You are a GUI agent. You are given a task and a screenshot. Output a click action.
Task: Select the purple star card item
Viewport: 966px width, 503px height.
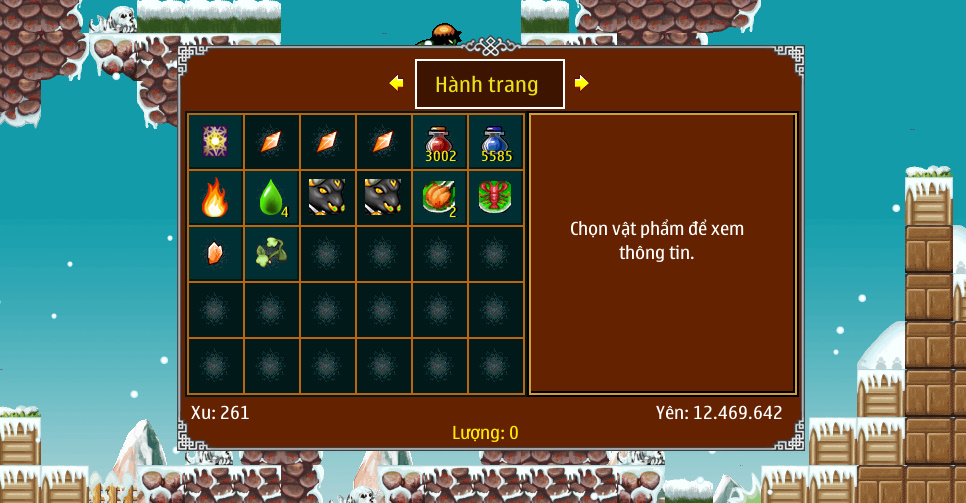tap(216, 142)
